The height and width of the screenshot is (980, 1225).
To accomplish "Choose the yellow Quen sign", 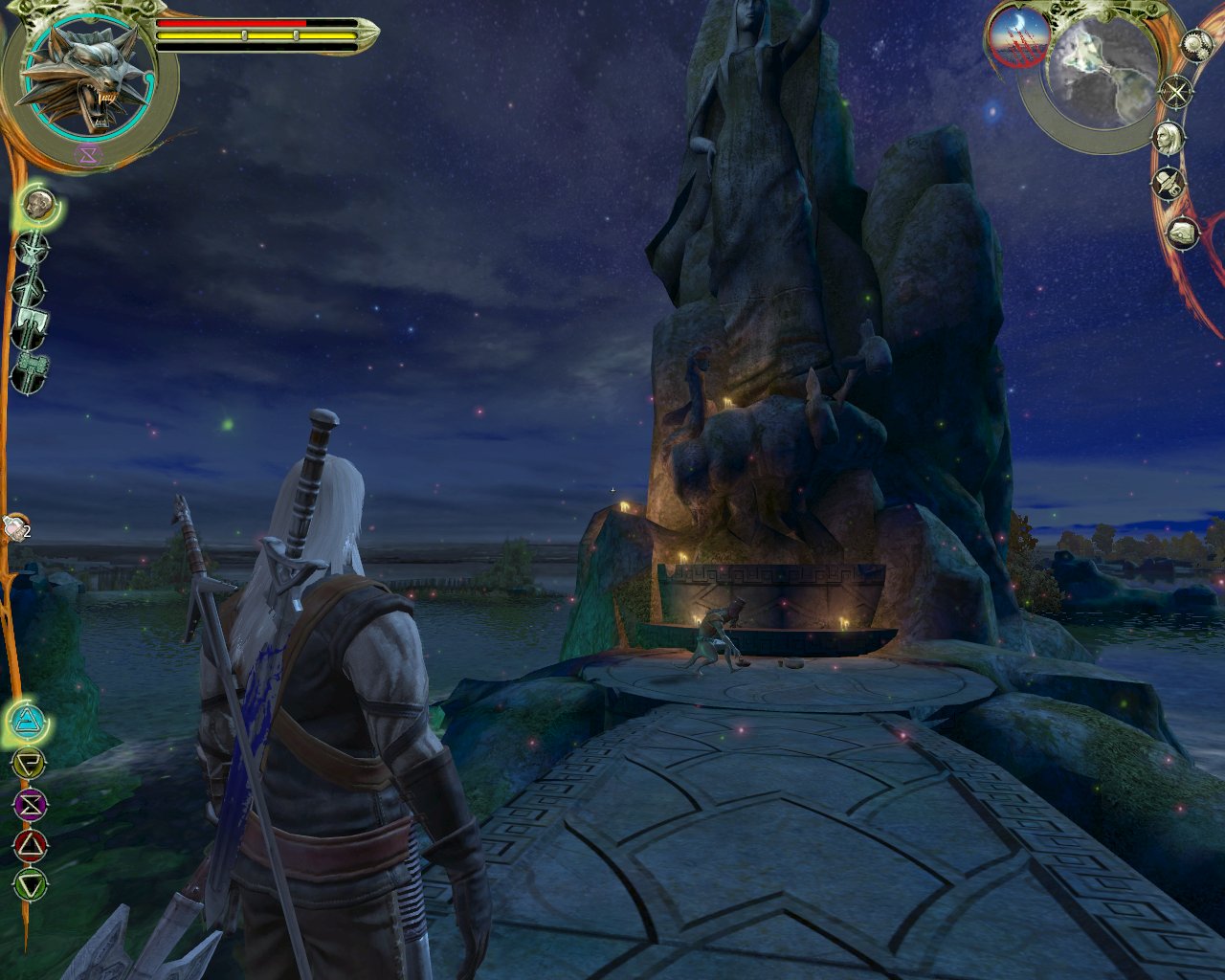I will [29, 763].
